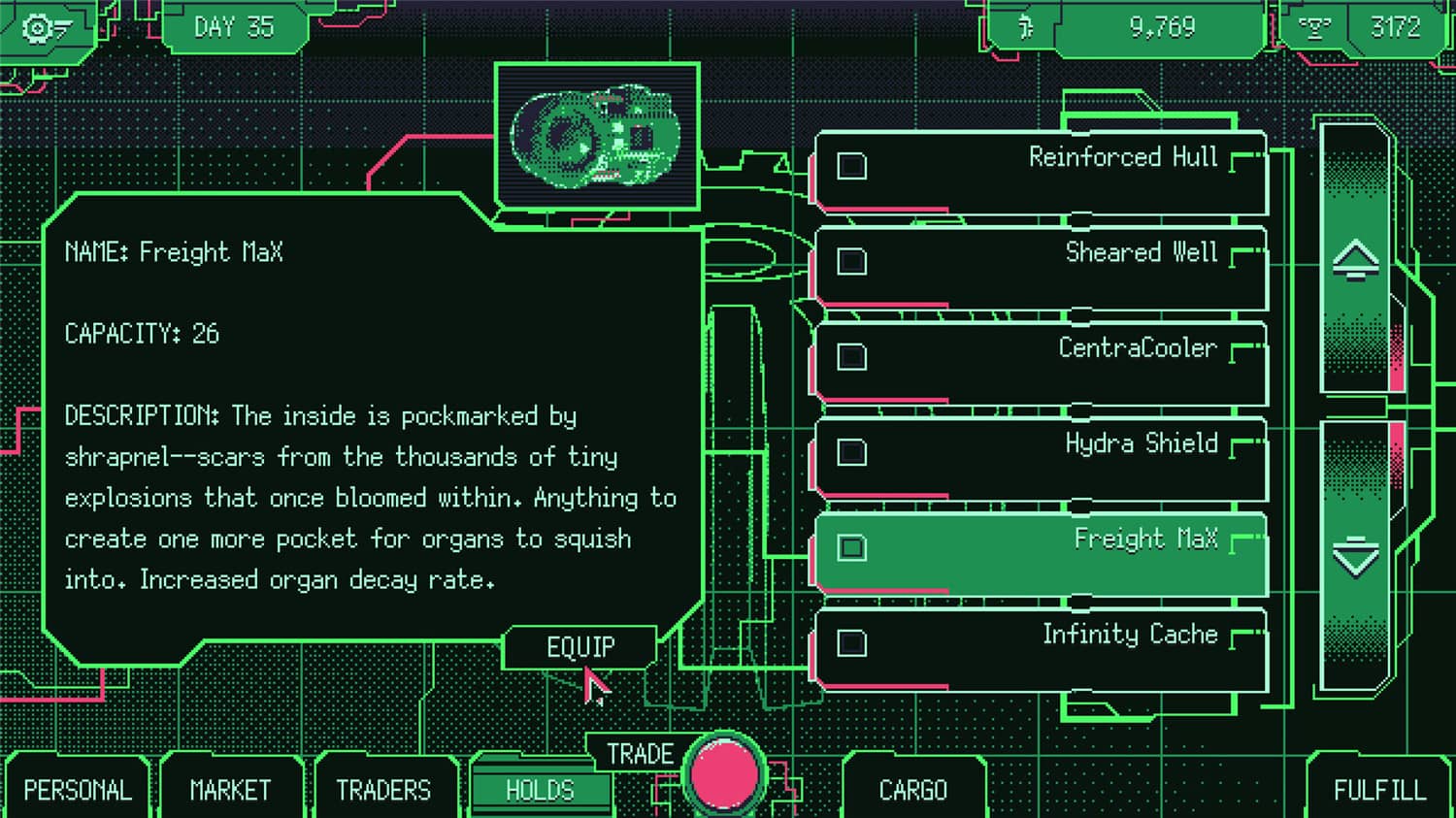Enable the CentraCooler checkbox
The width and height of the screenshot is (1456, 818).
click(851, 357)
